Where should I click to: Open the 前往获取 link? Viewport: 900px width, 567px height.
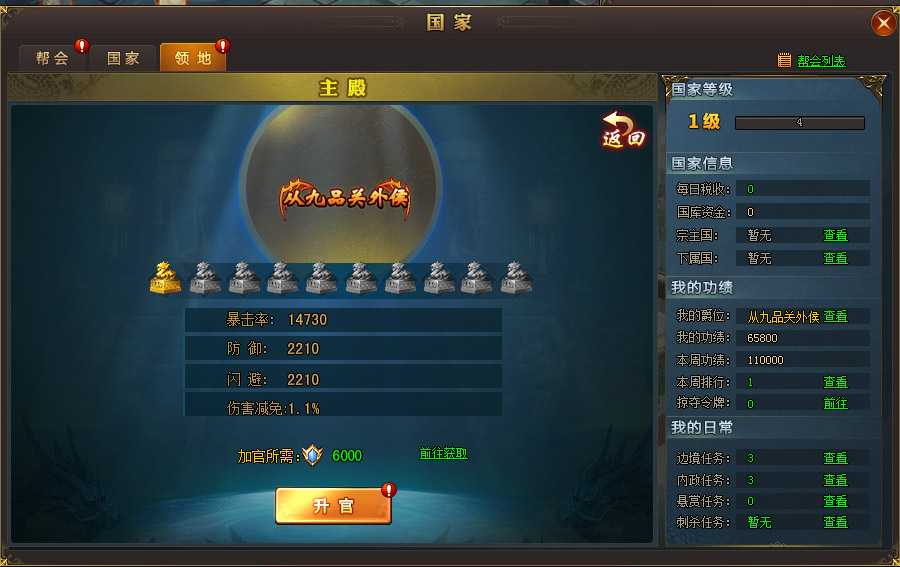443,454
